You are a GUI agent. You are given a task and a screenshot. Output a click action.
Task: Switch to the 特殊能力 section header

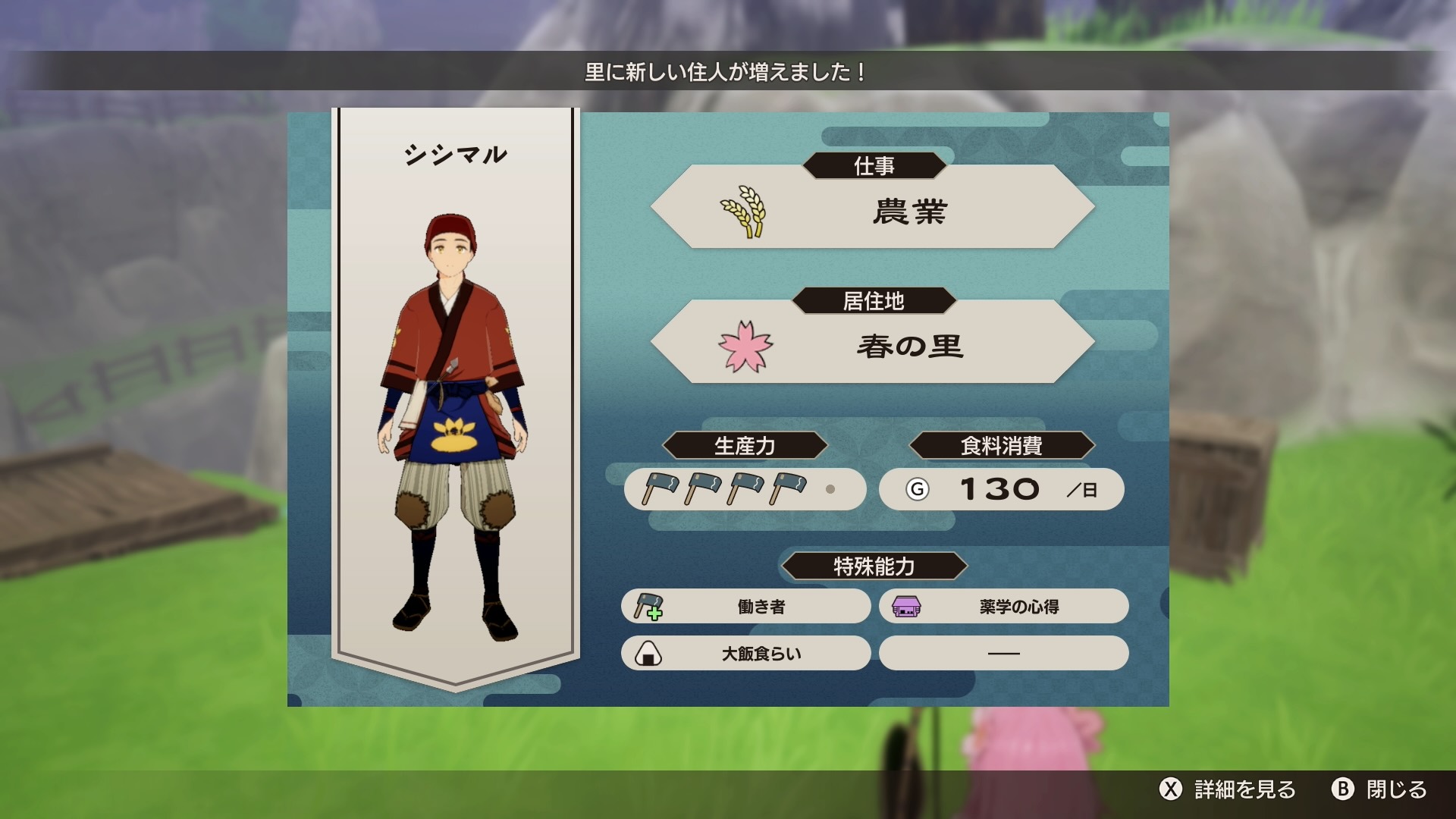(872, 566)
